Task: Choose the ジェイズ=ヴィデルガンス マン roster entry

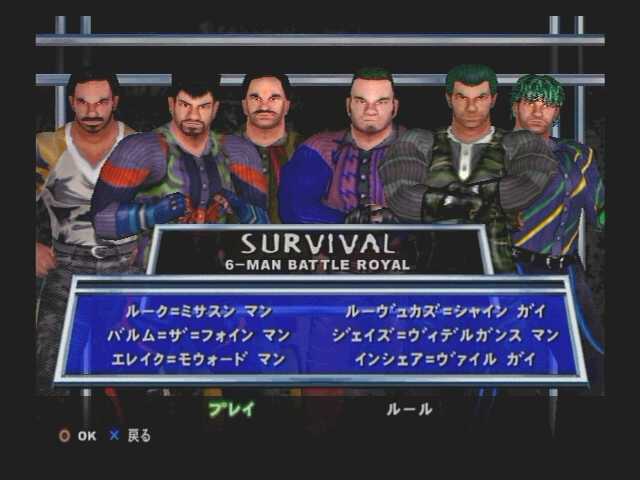Action: pyautogui.click(x=445, y=335)
